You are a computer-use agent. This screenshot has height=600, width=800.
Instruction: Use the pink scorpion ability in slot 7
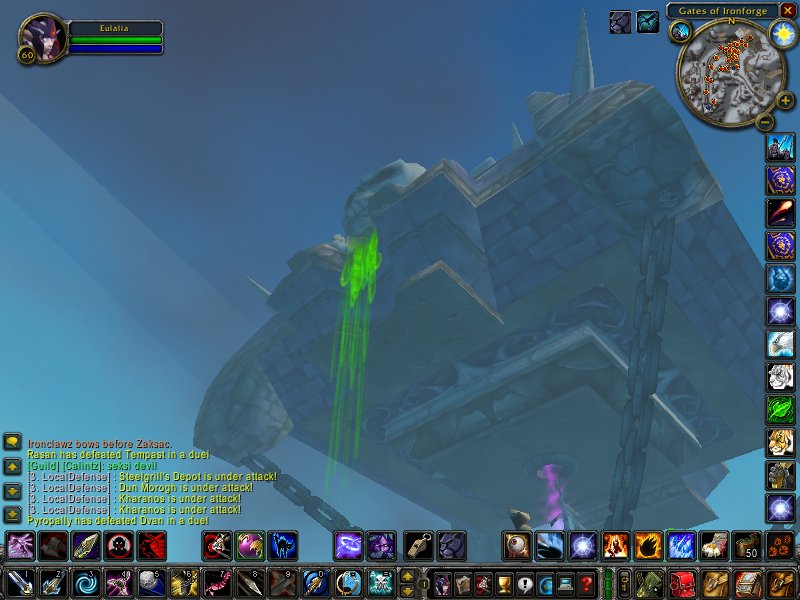(x=217, y=582)
